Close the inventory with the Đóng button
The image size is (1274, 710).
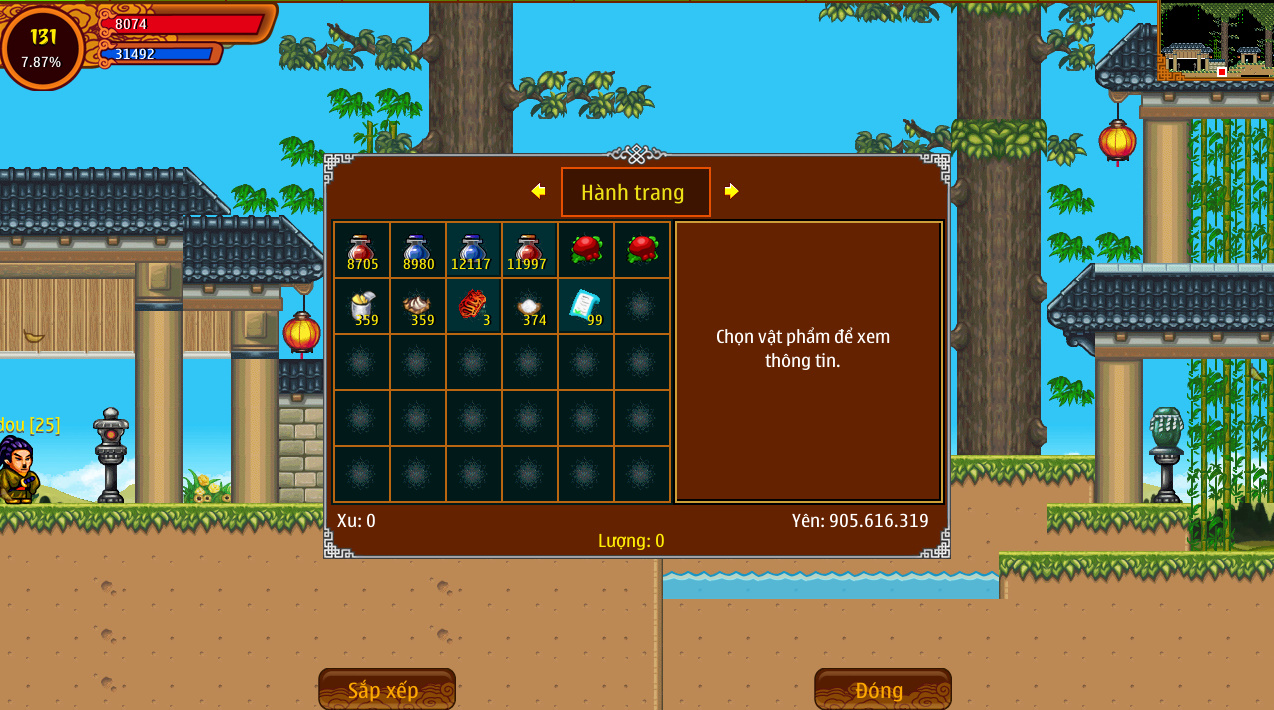tap(882, 689)
